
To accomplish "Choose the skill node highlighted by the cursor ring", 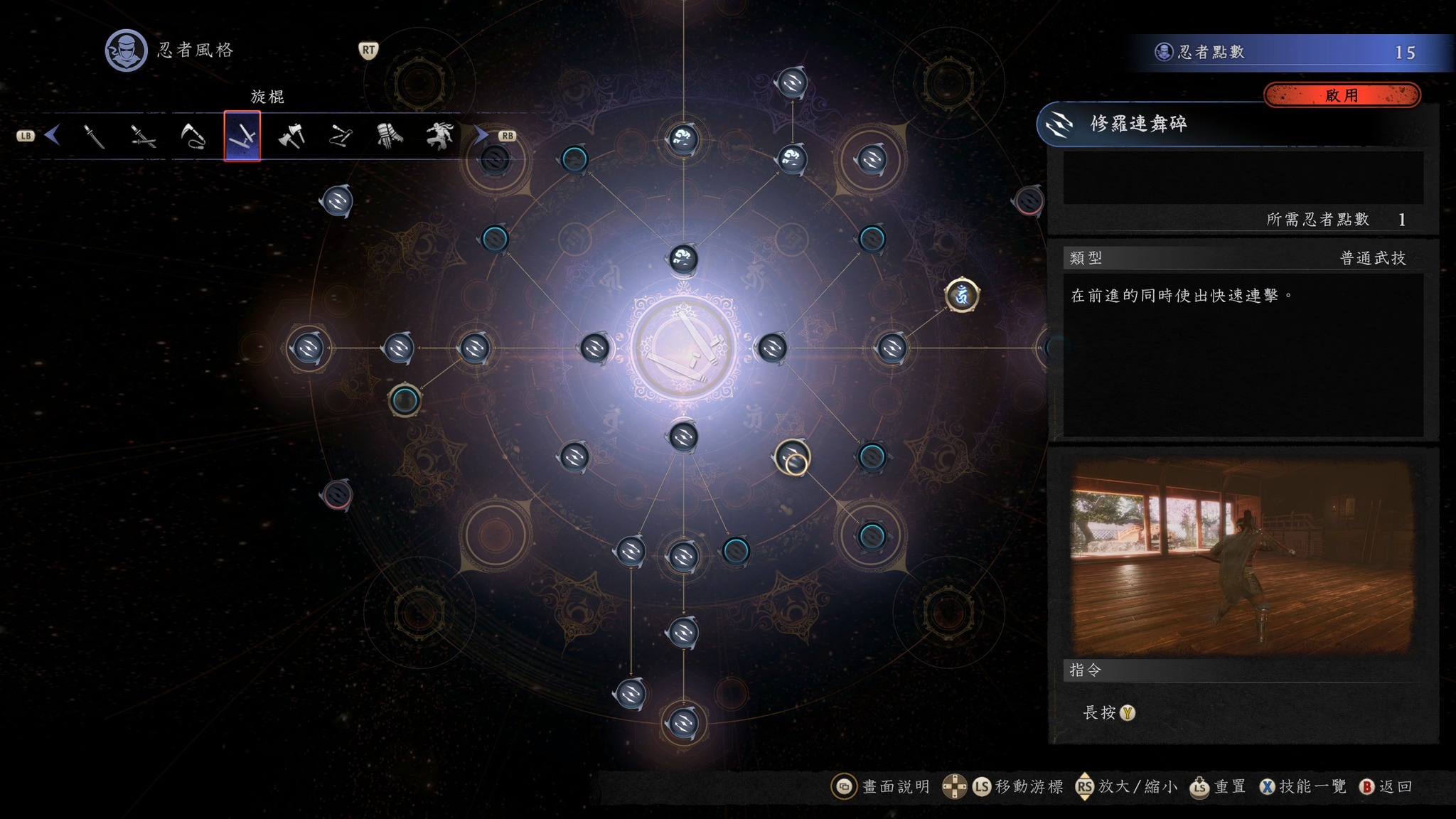I will (x=791, y=457).
